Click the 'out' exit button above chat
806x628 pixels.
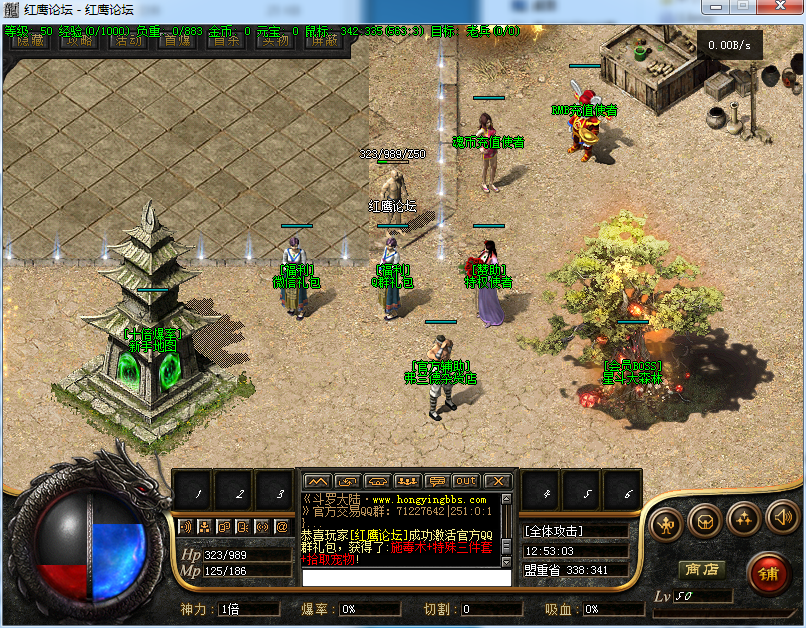(x=465, y=481)
